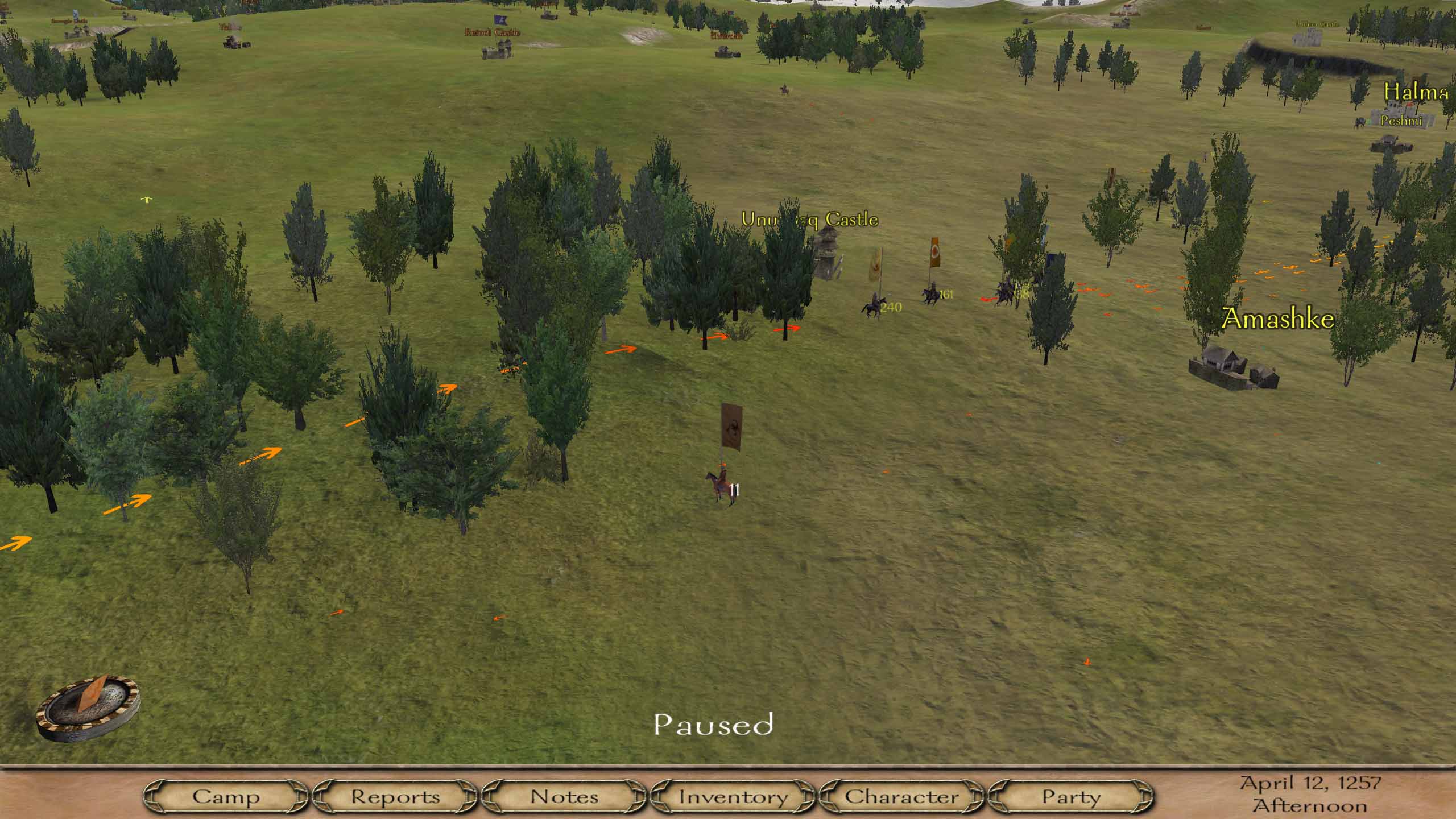Open the Reports screen
Image resolution: width=1456 pixels, height=819 pixels.
pos(395,796)
